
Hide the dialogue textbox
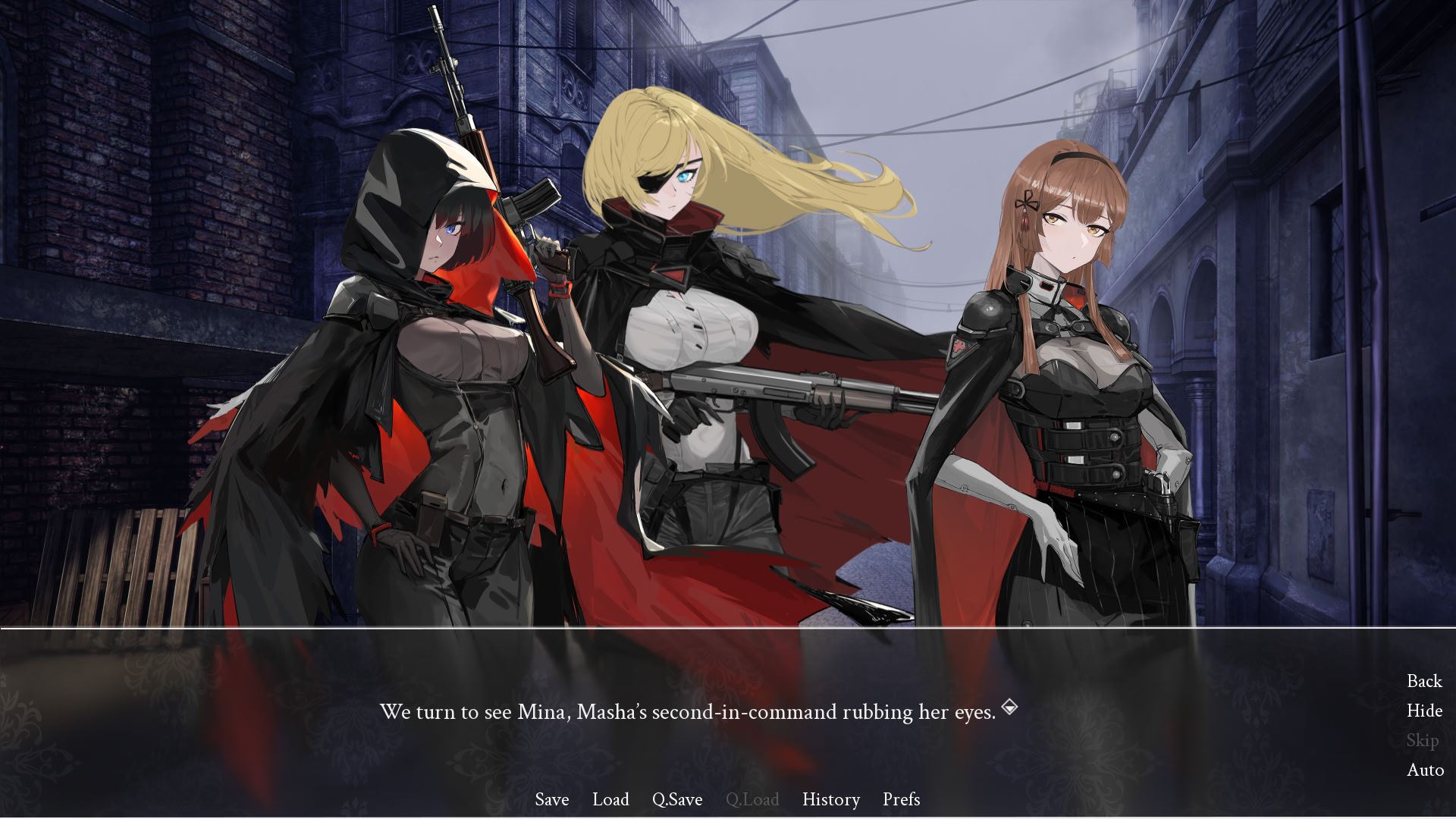coord(1424,711)
